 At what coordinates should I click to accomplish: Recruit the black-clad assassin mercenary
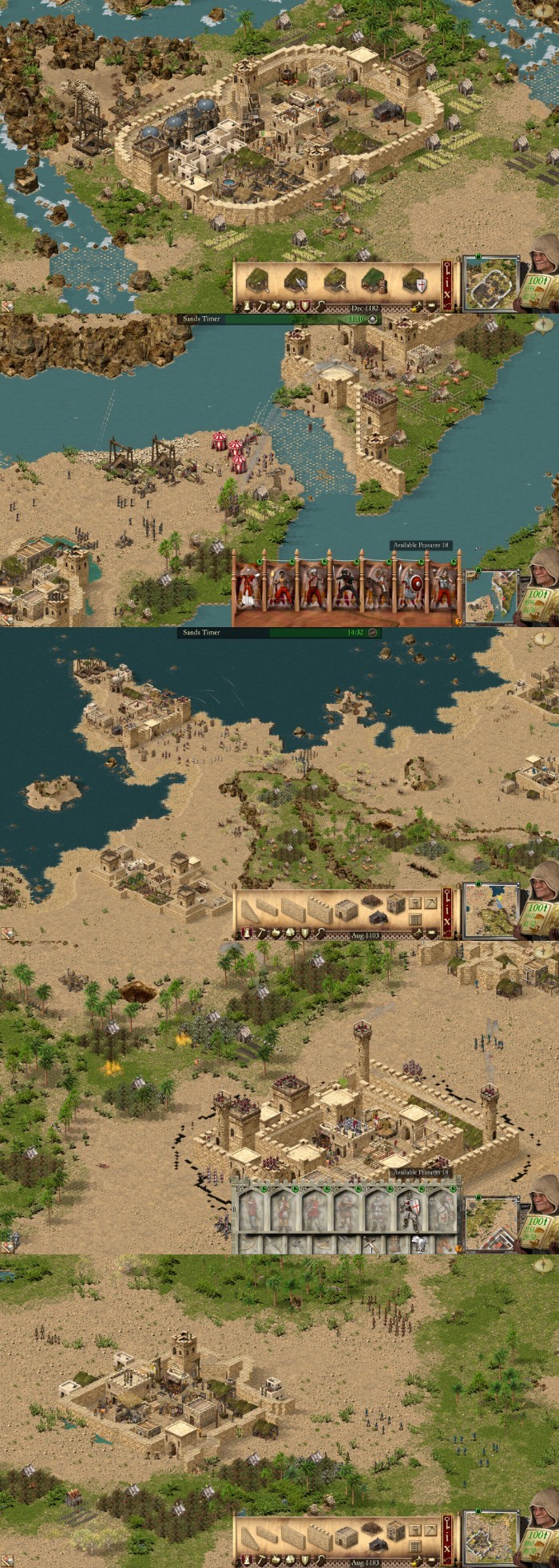347,588
